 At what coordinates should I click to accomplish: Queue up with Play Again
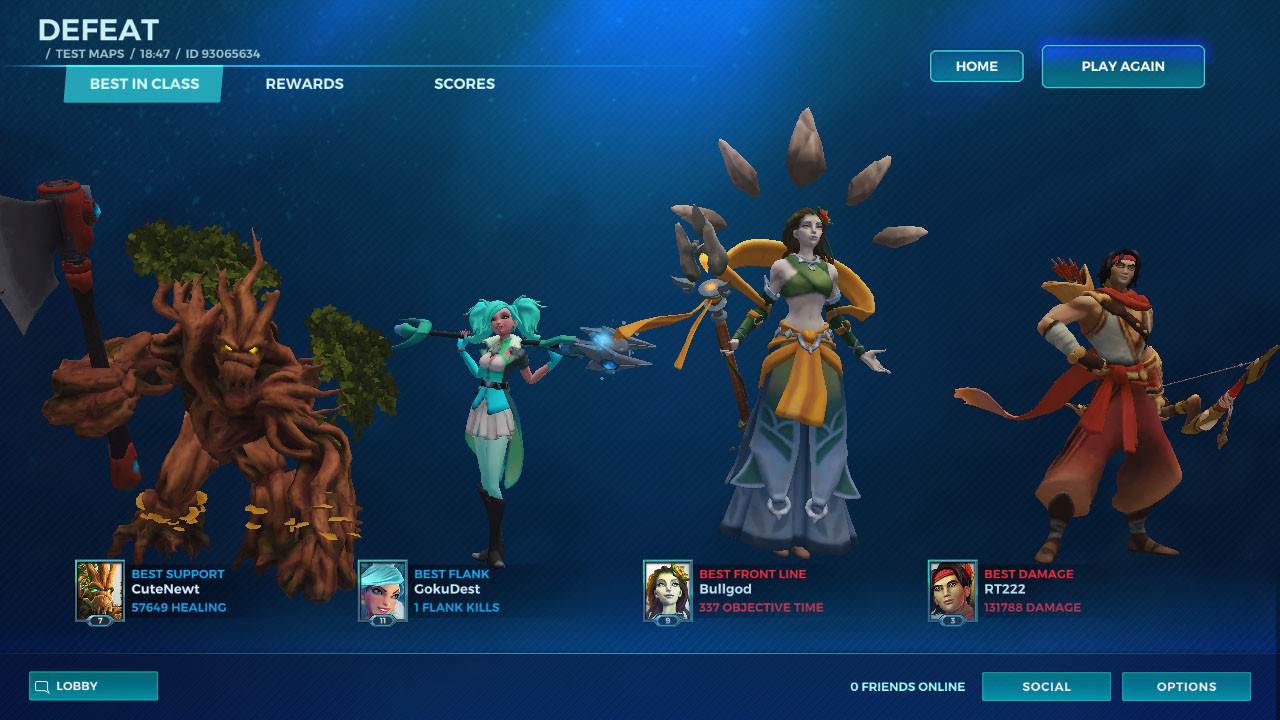pyautogui.click(x=1122, y=66)
